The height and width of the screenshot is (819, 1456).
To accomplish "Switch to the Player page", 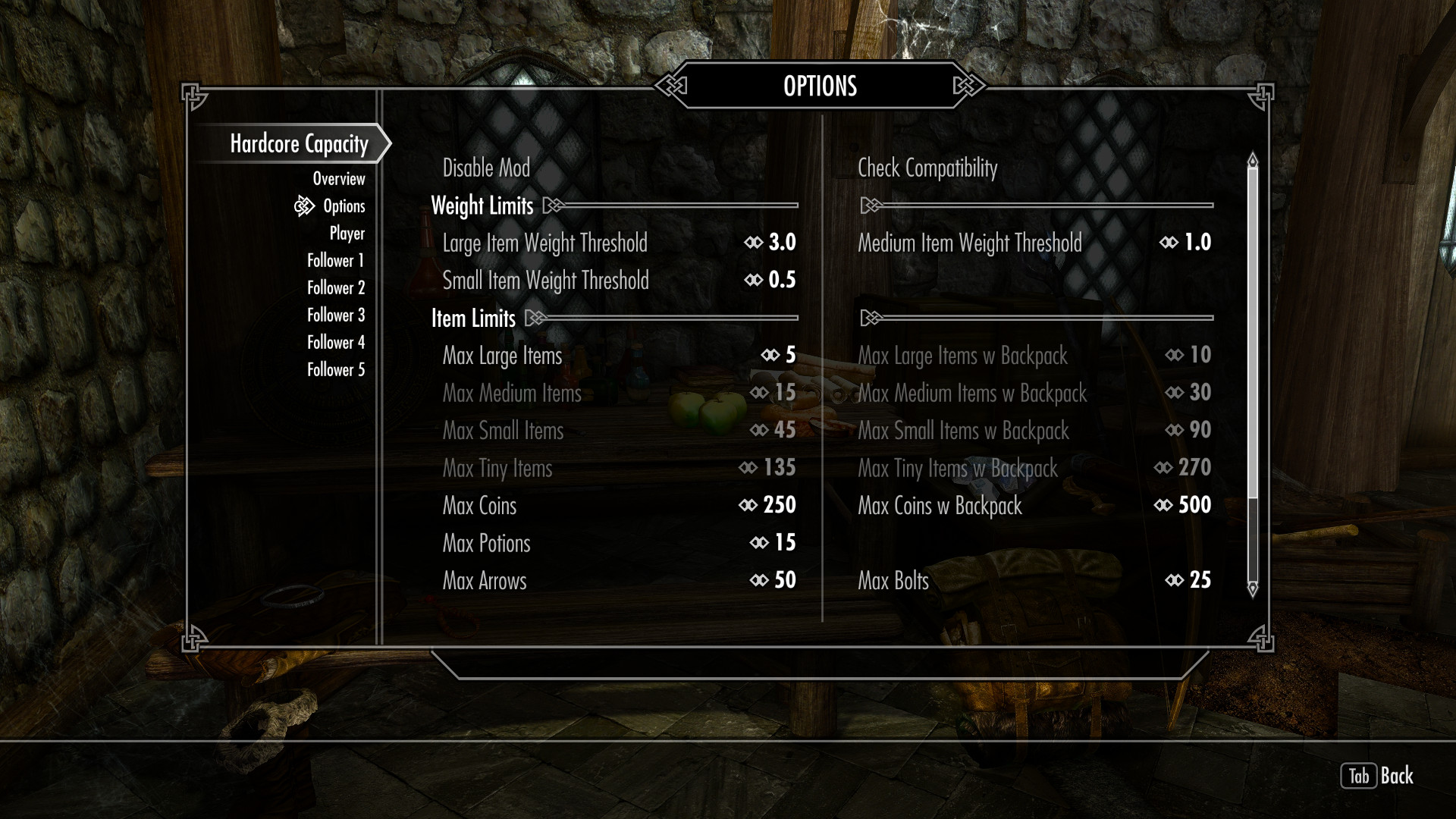I will pyautogui.click(x=347, y=234).
